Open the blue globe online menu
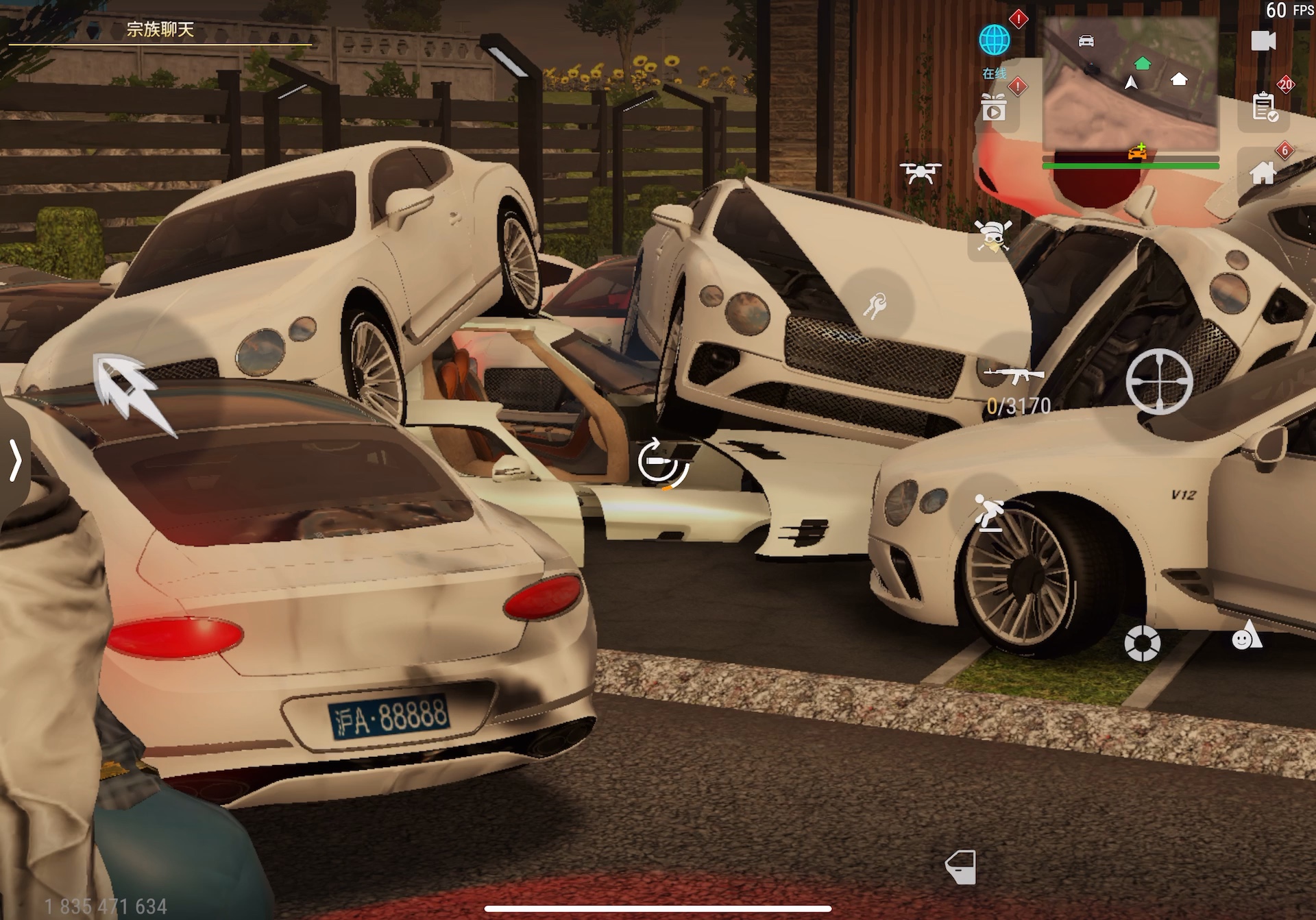Image resolution: width=1316 pixels, height=920 pixels. click(994, 40)
